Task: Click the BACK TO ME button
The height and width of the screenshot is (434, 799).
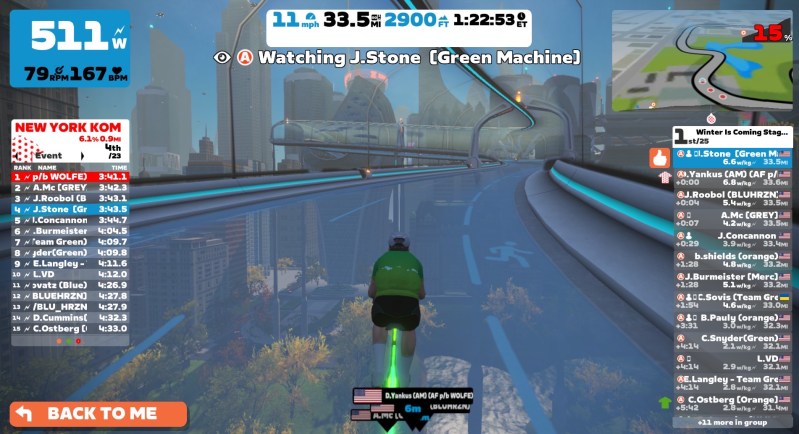Action: click(99, 413)
